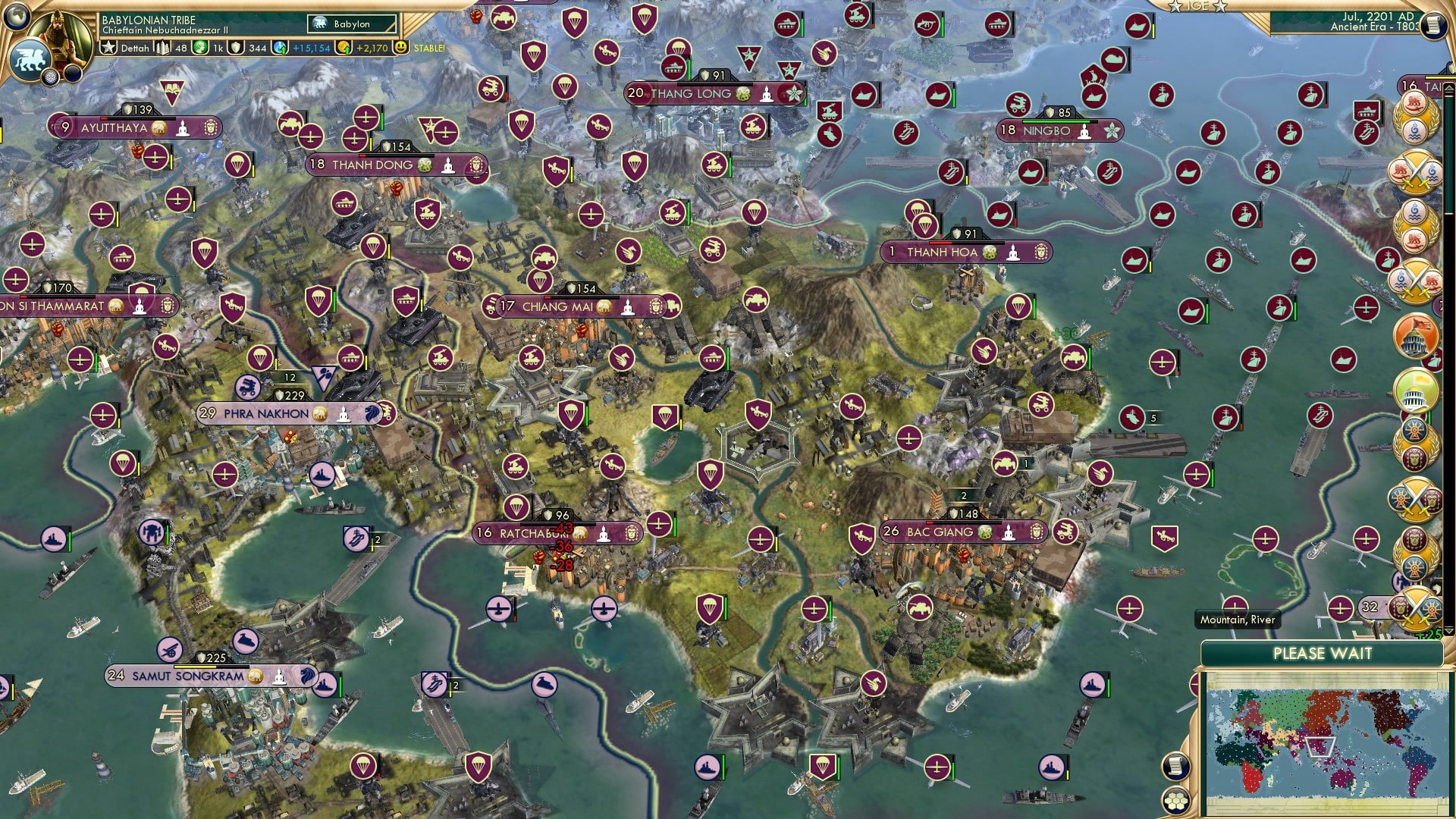
Task: Open the social policies scroll icon near minimap
Action: [x=1175, y=765]
